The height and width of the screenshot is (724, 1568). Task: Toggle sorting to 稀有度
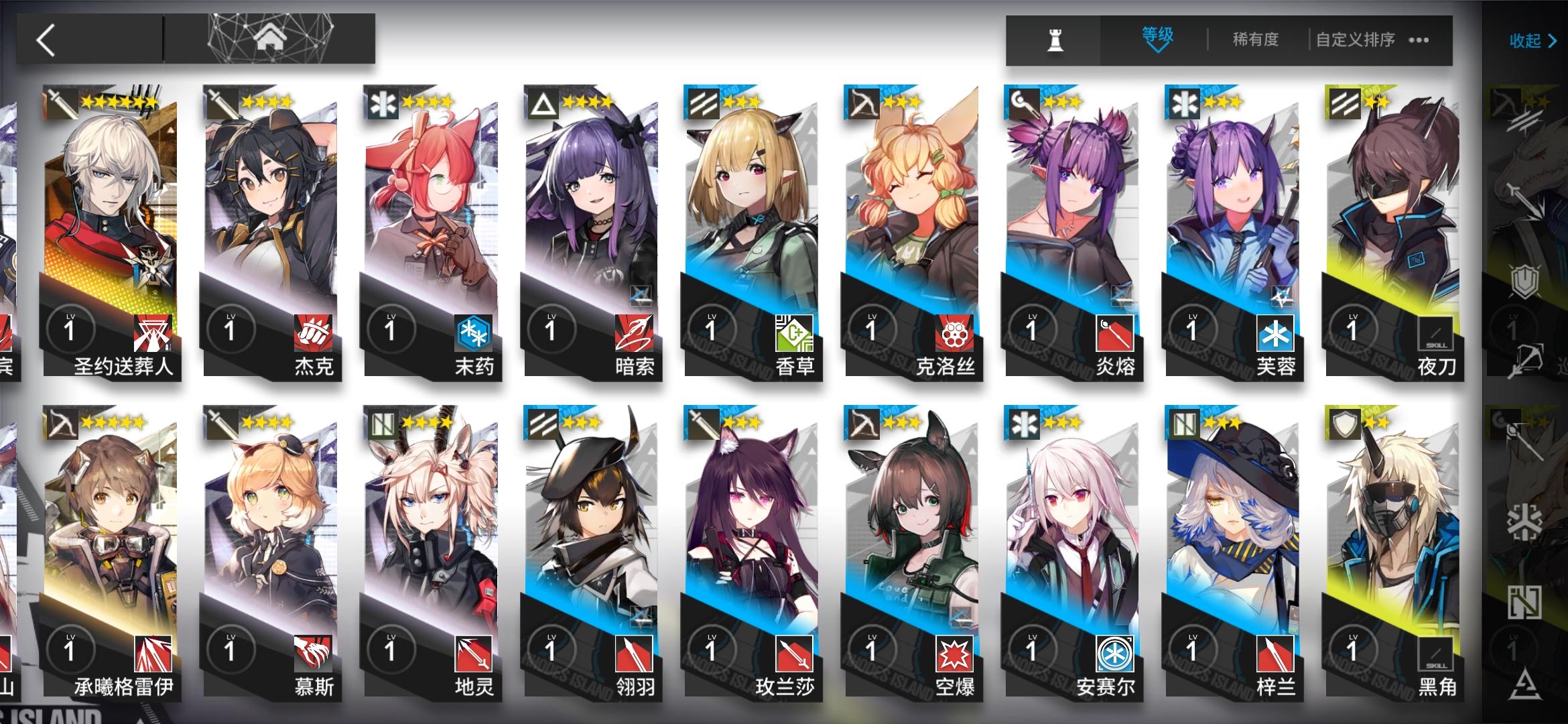pos(1256,40)
